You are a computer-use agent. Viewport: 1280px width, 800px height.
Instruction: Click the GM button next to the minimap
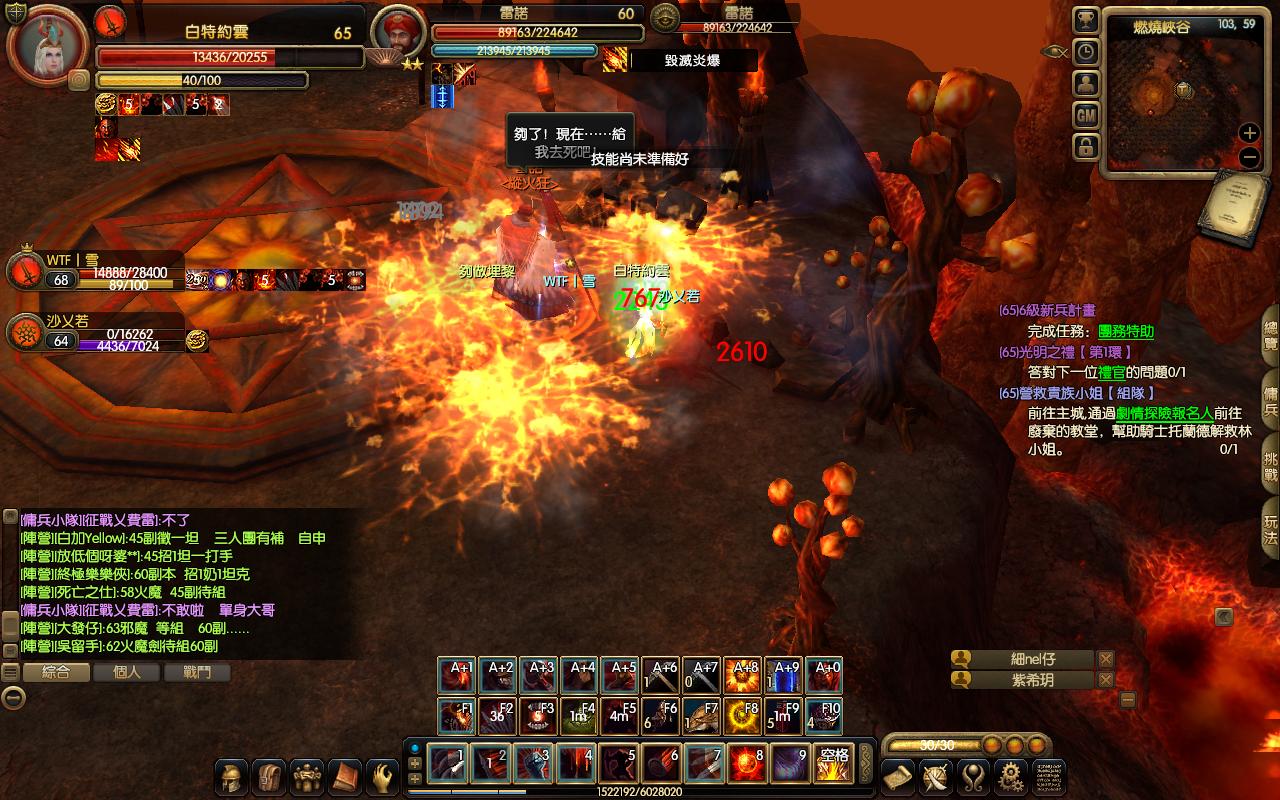click(x=1086, y=116)
